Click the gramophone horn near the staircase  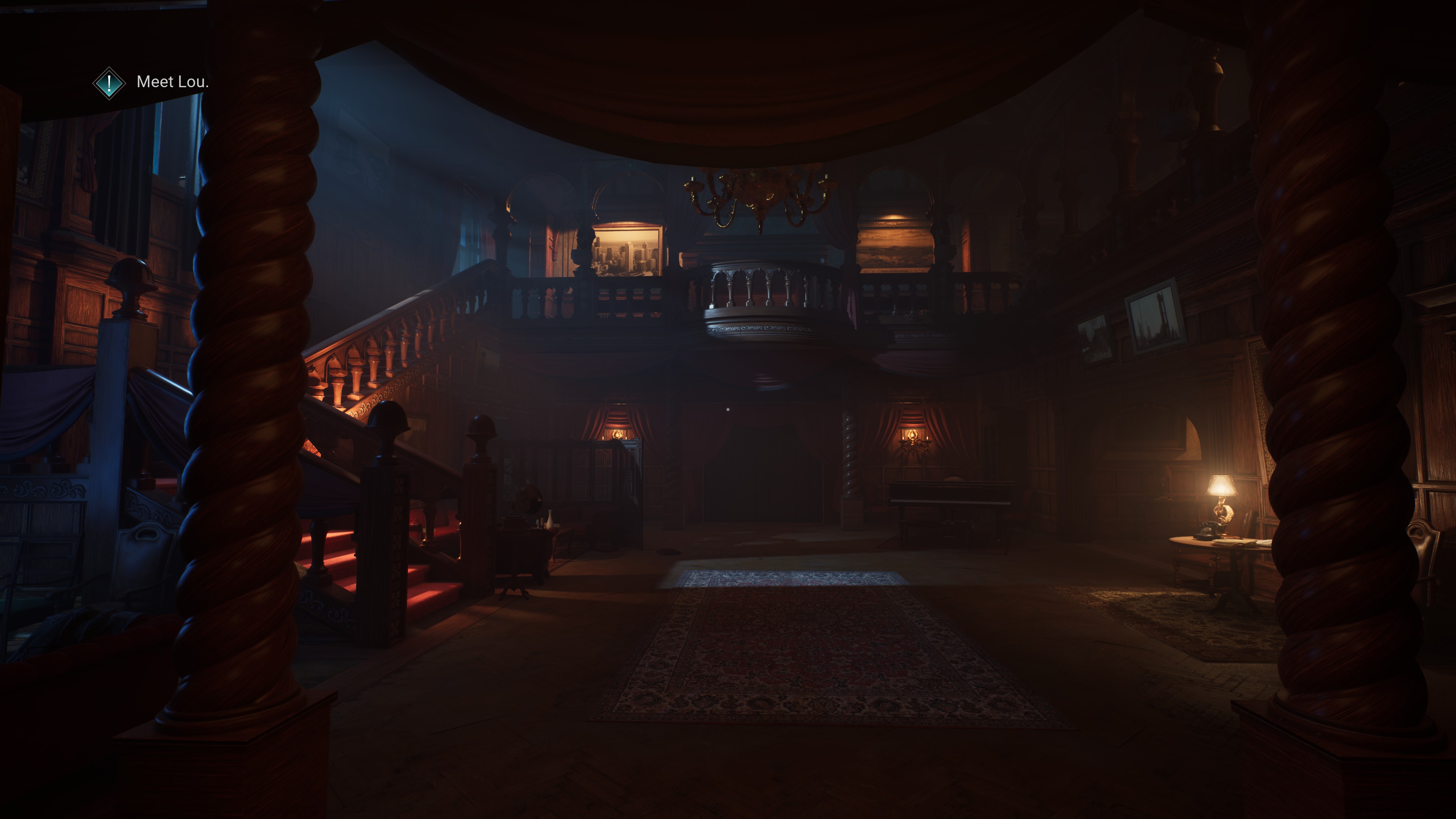coord(529,497)
